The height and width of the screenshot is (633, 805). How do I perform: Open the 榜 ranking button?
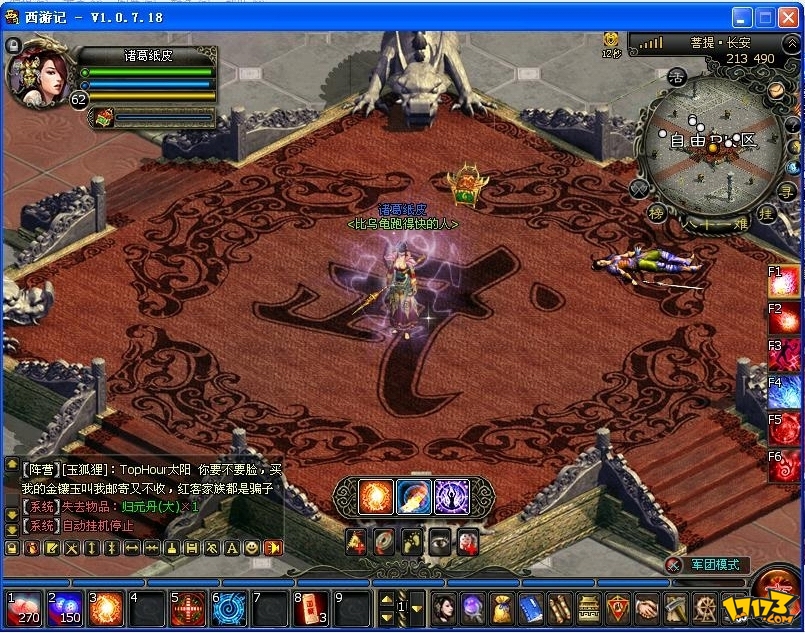point(657,212)
